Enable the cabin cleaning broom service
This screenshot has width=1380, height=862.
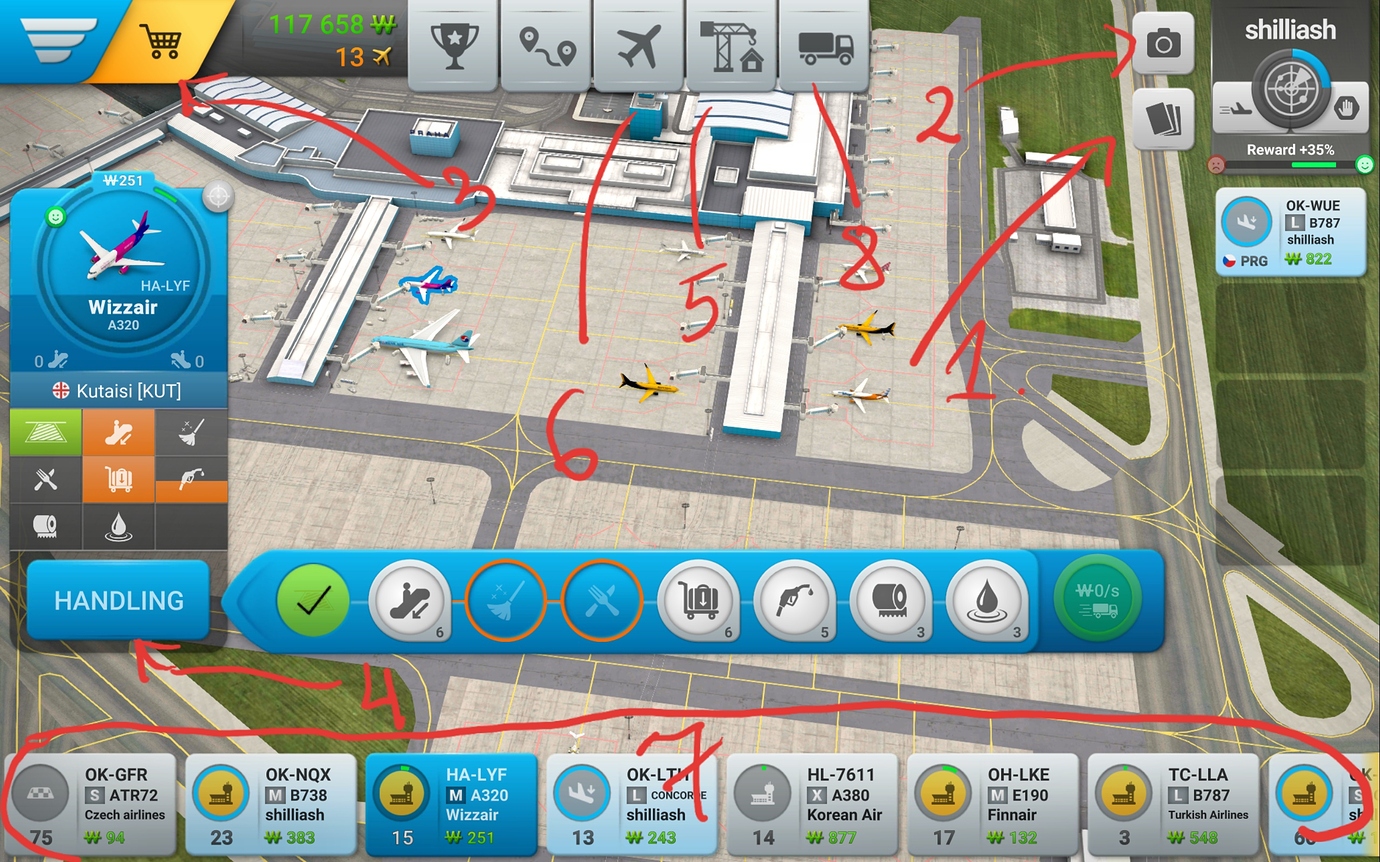(191, 432)
